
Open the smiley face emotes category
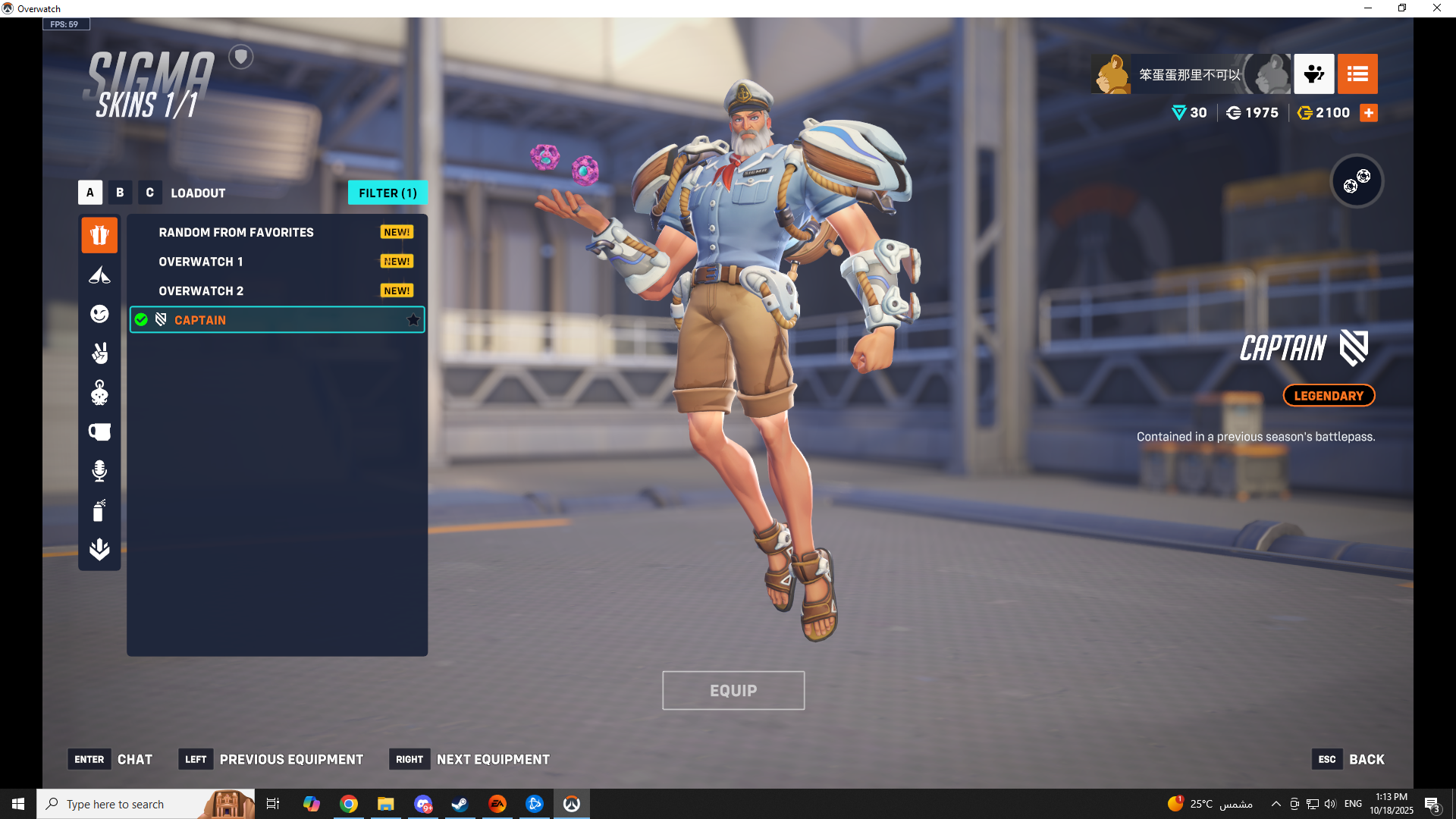[99, 314]
